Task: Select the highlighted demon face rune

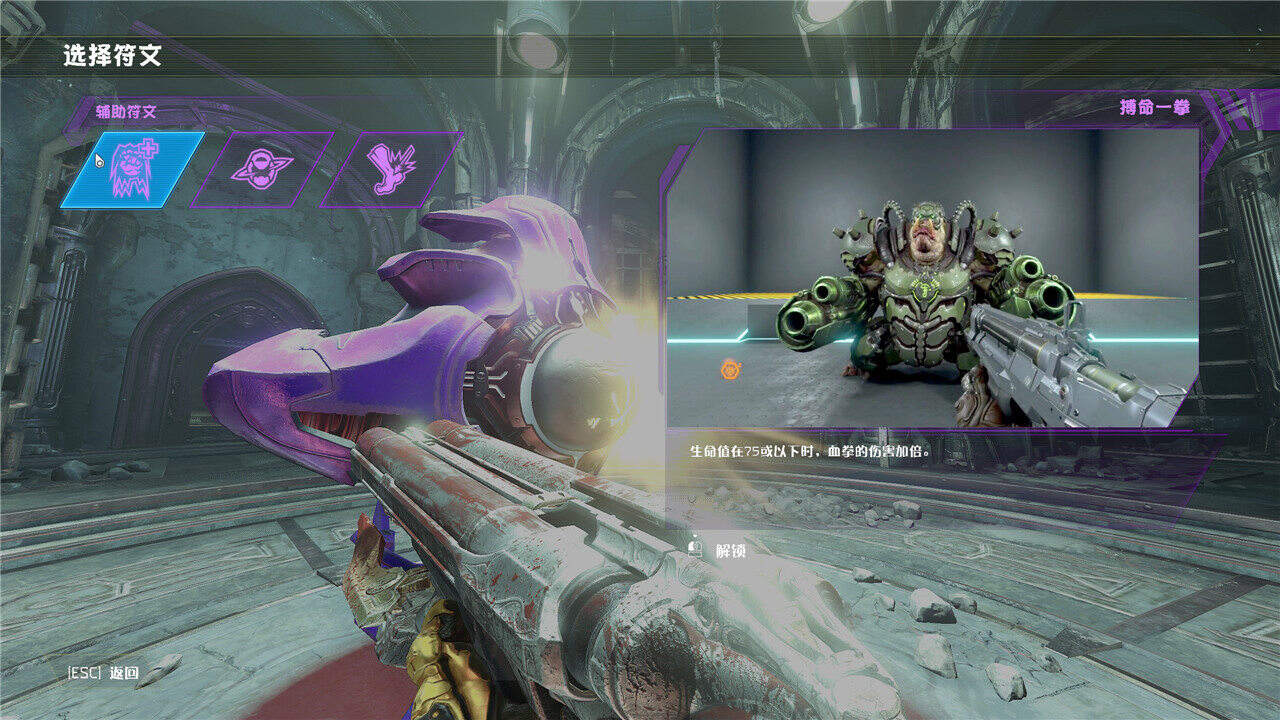Action: coord(133,170)
